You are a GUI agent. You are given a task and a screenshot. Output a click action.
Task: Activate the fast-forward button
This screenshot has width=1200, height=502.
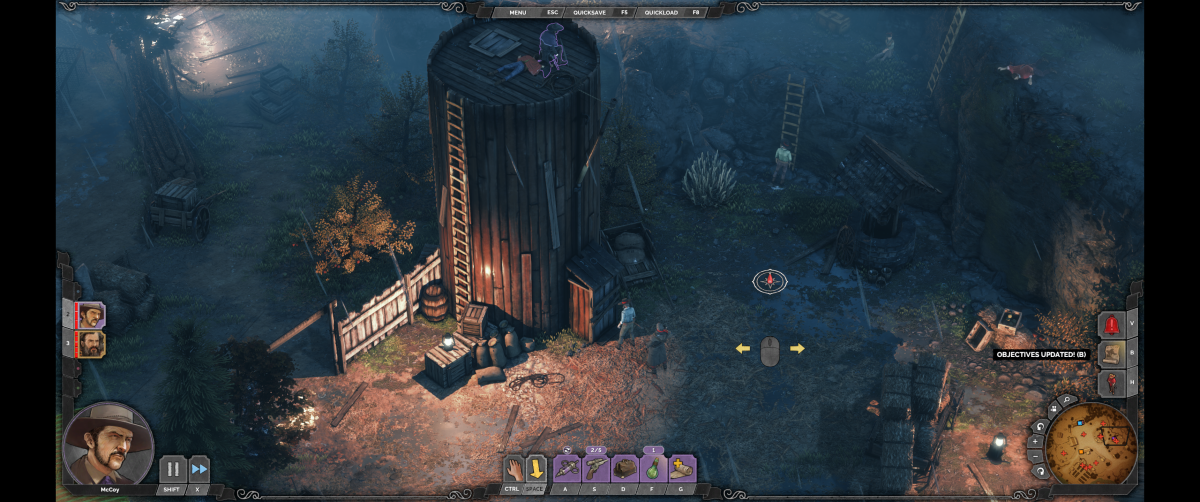199,468
